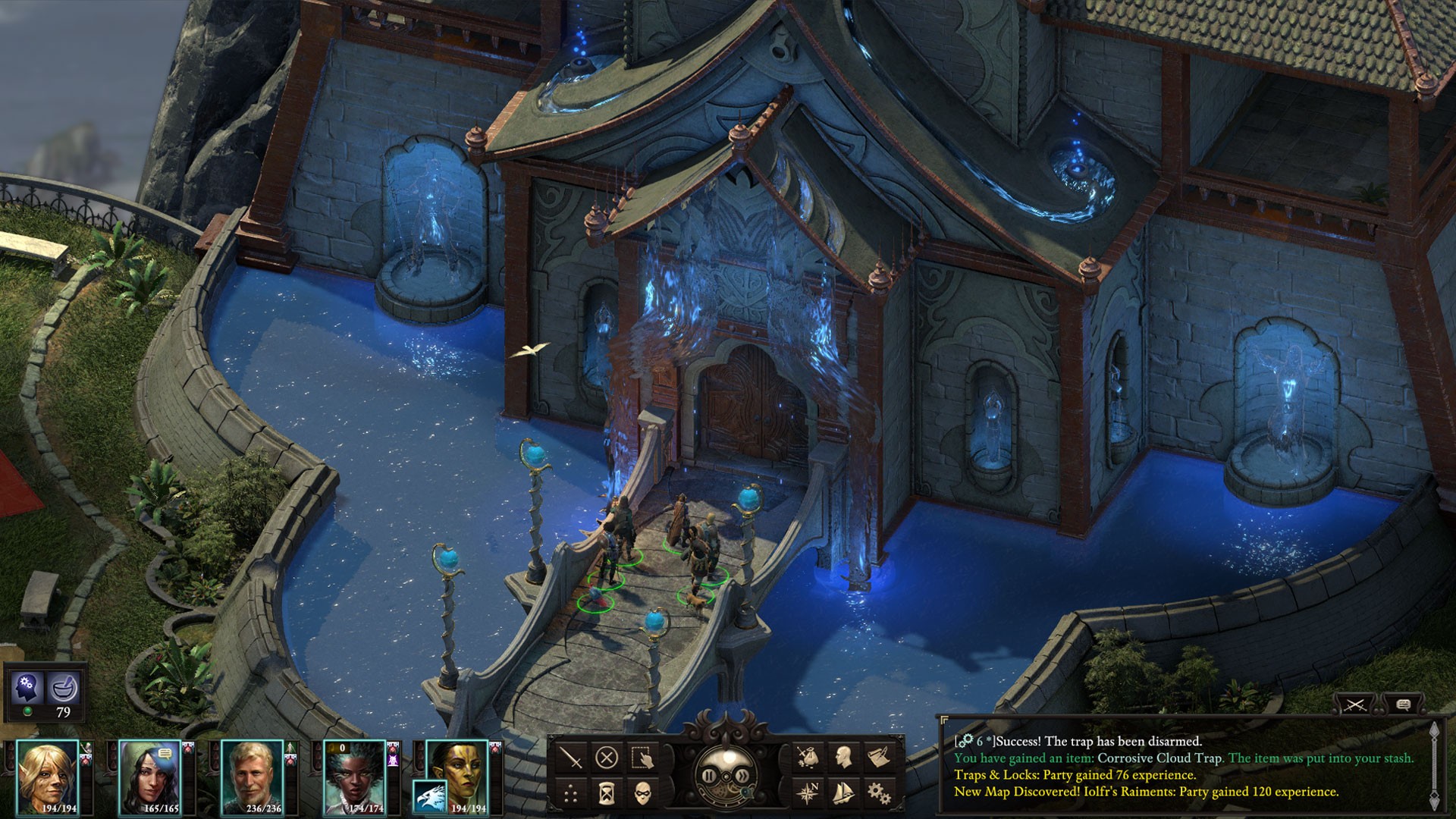Toggle party Stealth mode

tap(643, 795)
